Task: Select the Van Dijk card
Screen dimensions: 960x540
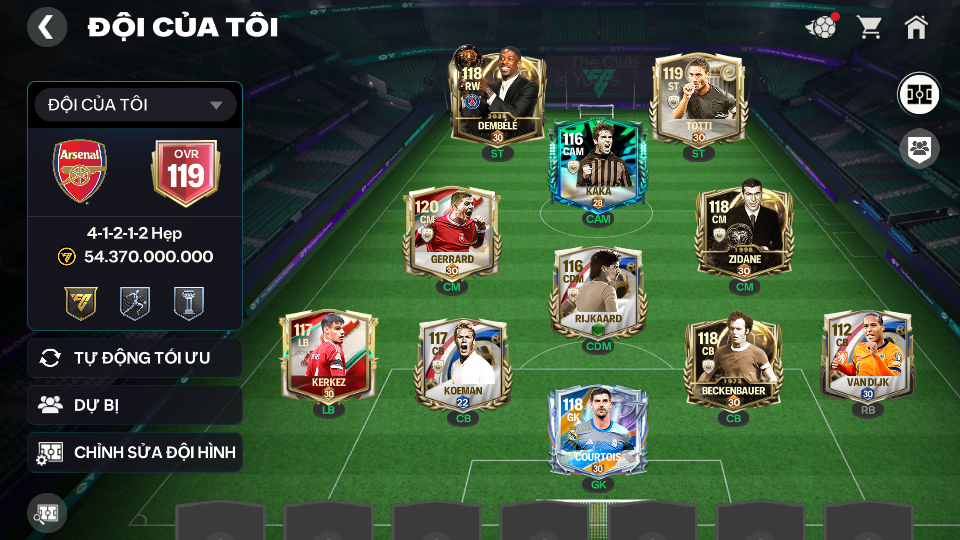Action: pos(866,355)
